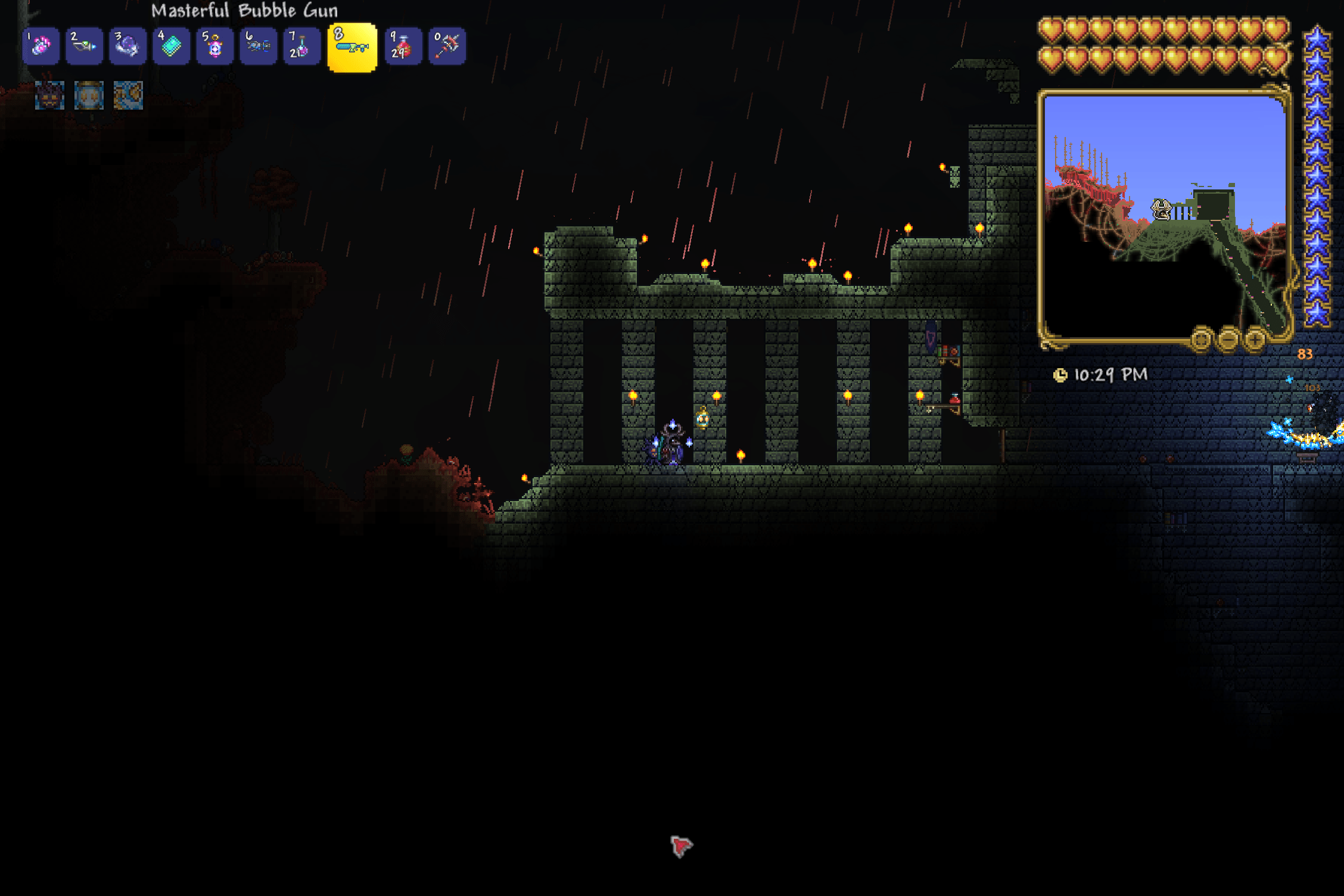This screenshot has width=1344, height=896.
Task: Select the cloud item in slot 3
Action: click(128, 46)
